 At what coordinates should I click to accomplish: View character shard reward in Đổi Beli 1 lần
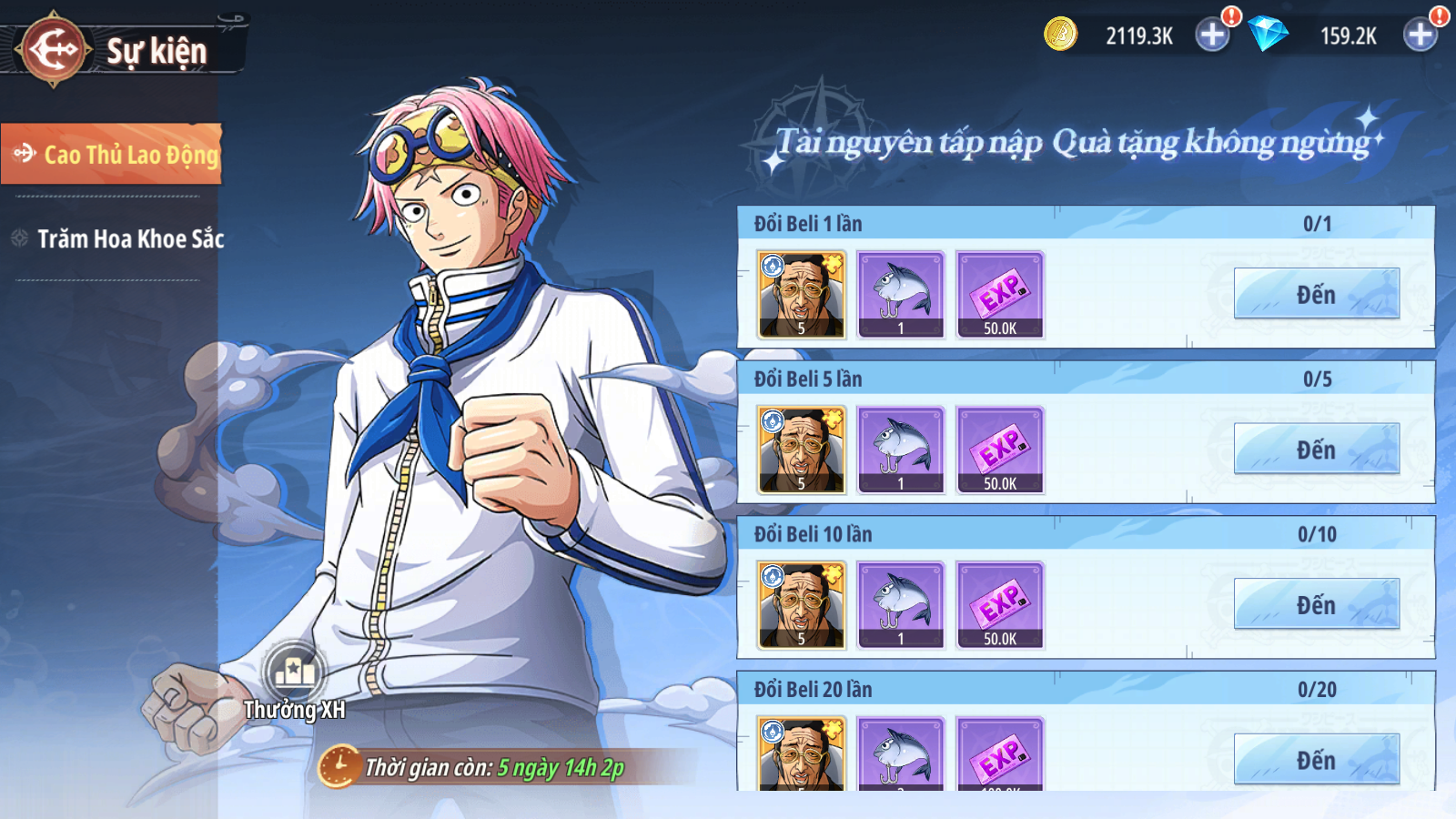(802, 295)
